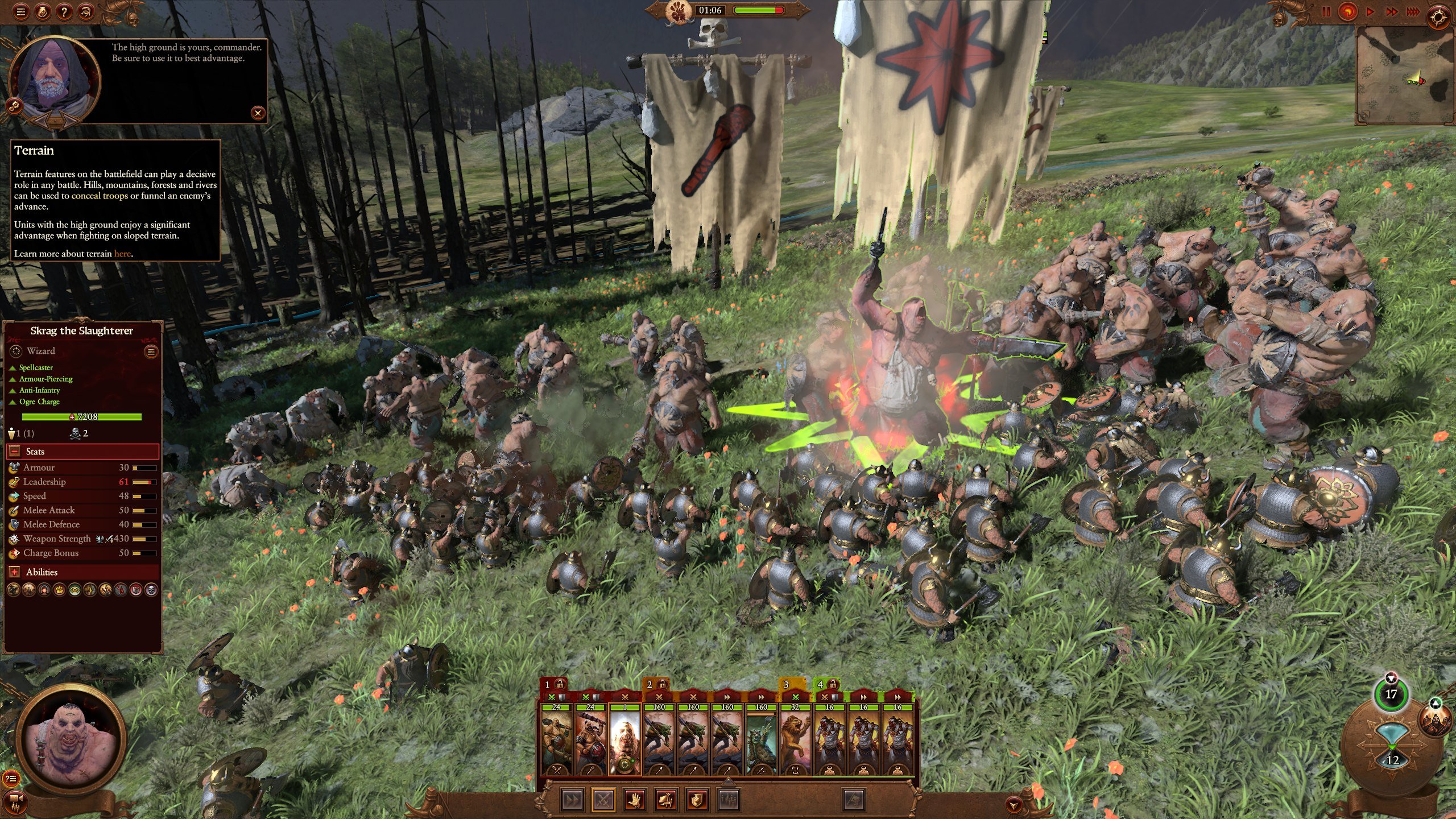Set battle to fastest speed

[x=1413, y=11]
